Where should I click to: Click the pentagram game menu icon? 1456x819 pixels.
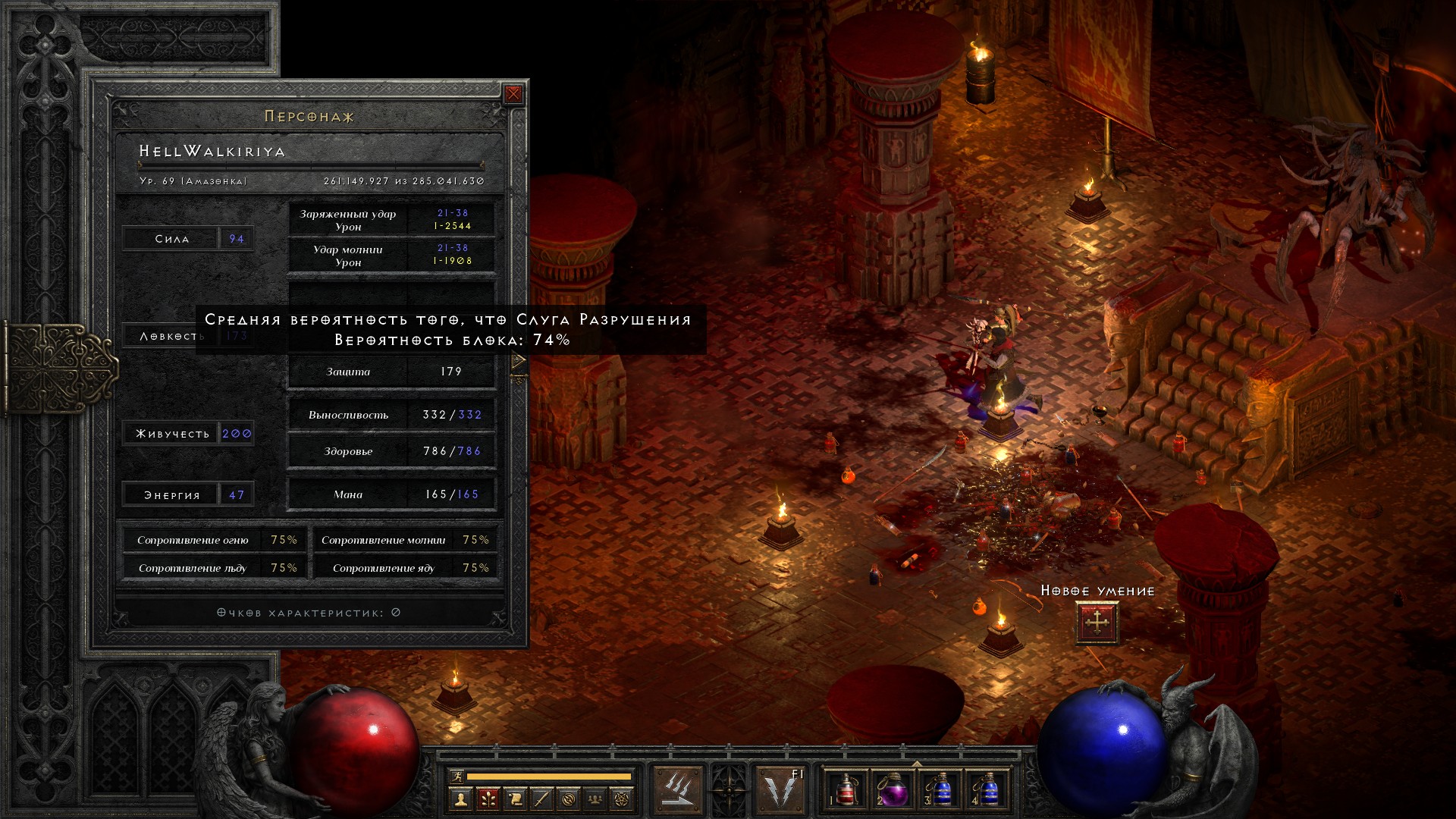pyautogui.click(x=622, y=799)
